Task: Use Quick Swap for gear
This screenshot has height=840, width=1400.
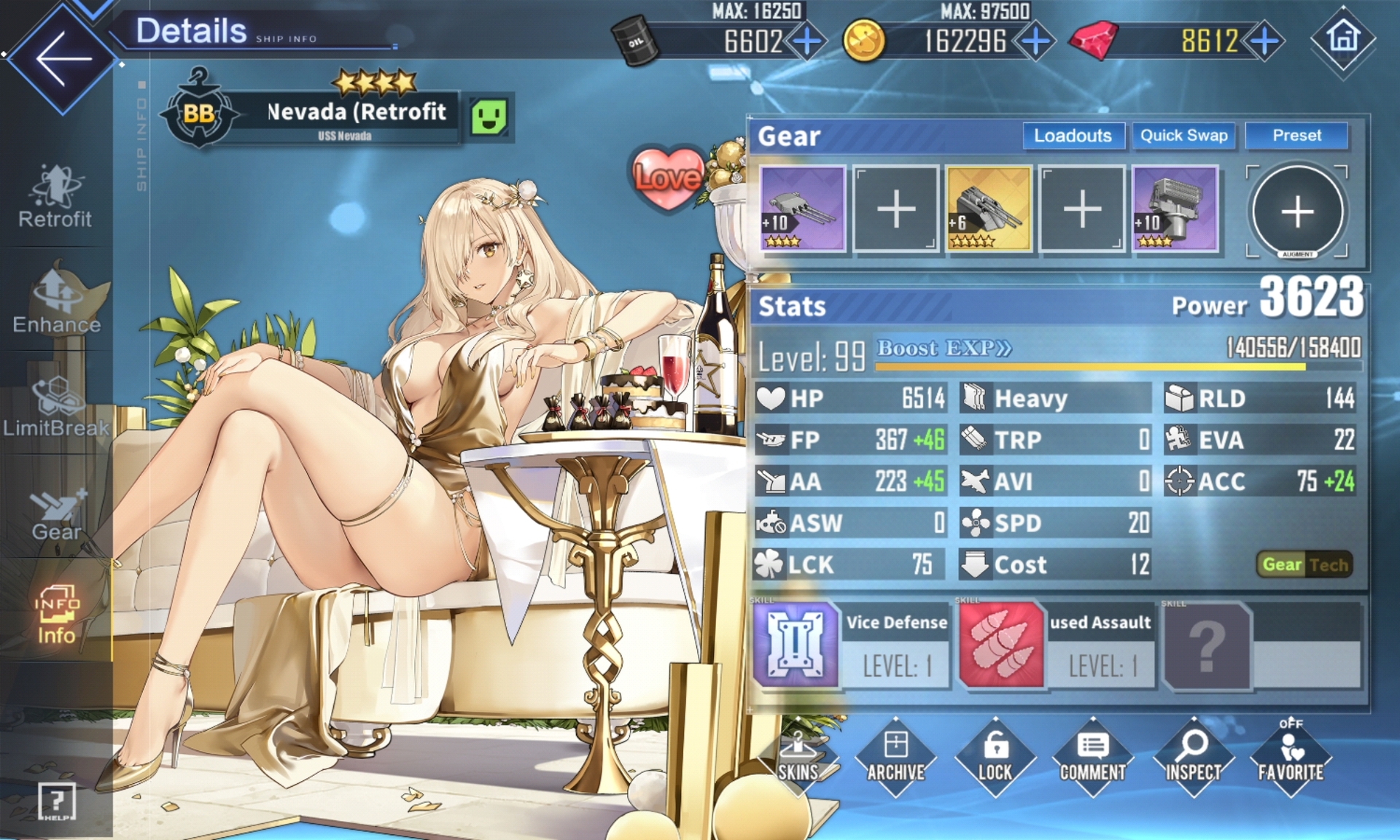Action: 1183,136
